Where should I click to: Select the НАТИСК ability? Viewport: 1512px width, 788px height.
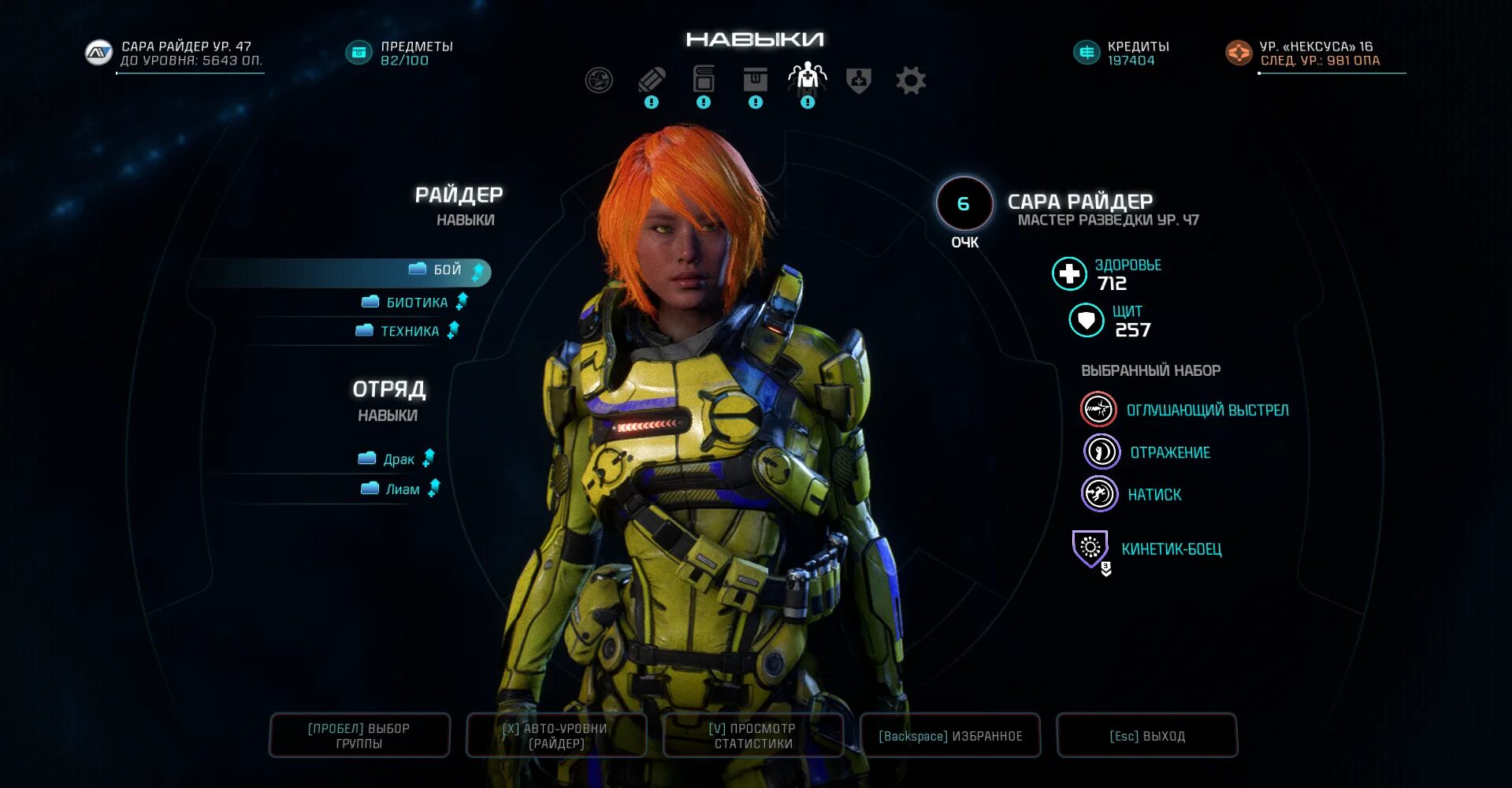pos(1154,495)
